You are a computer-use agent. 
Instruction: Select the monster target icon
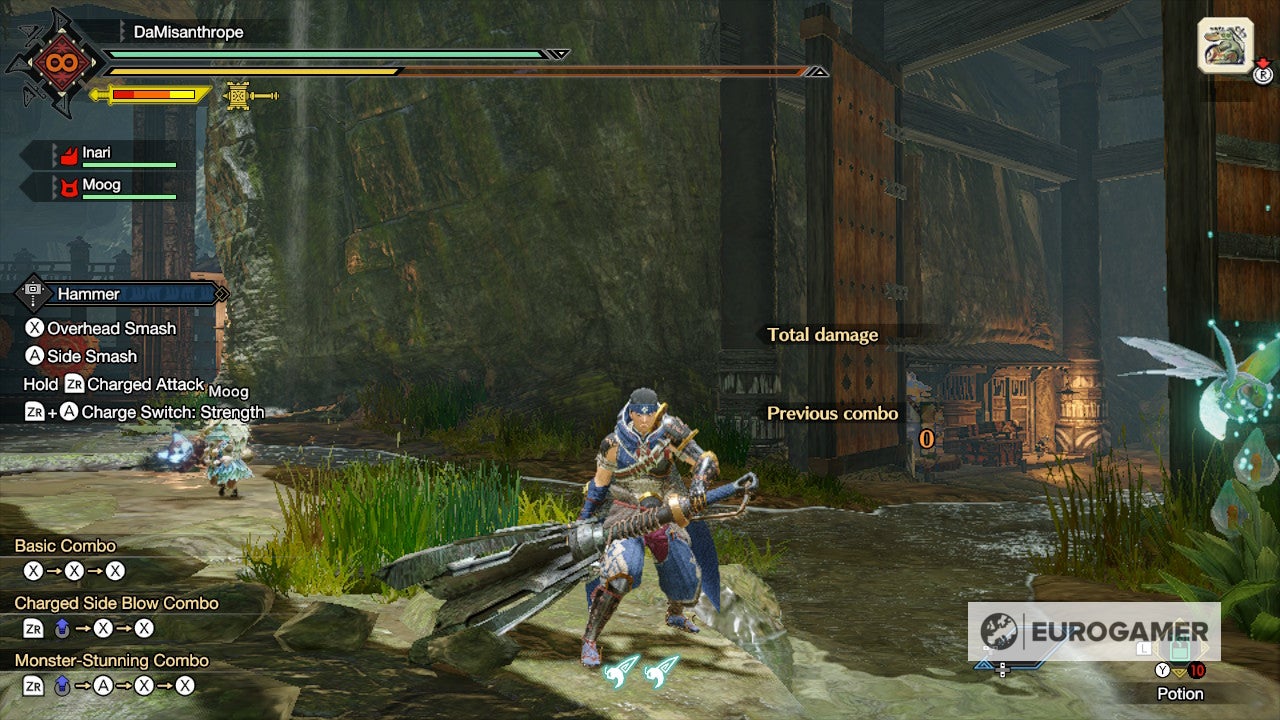pos(1225,45)
